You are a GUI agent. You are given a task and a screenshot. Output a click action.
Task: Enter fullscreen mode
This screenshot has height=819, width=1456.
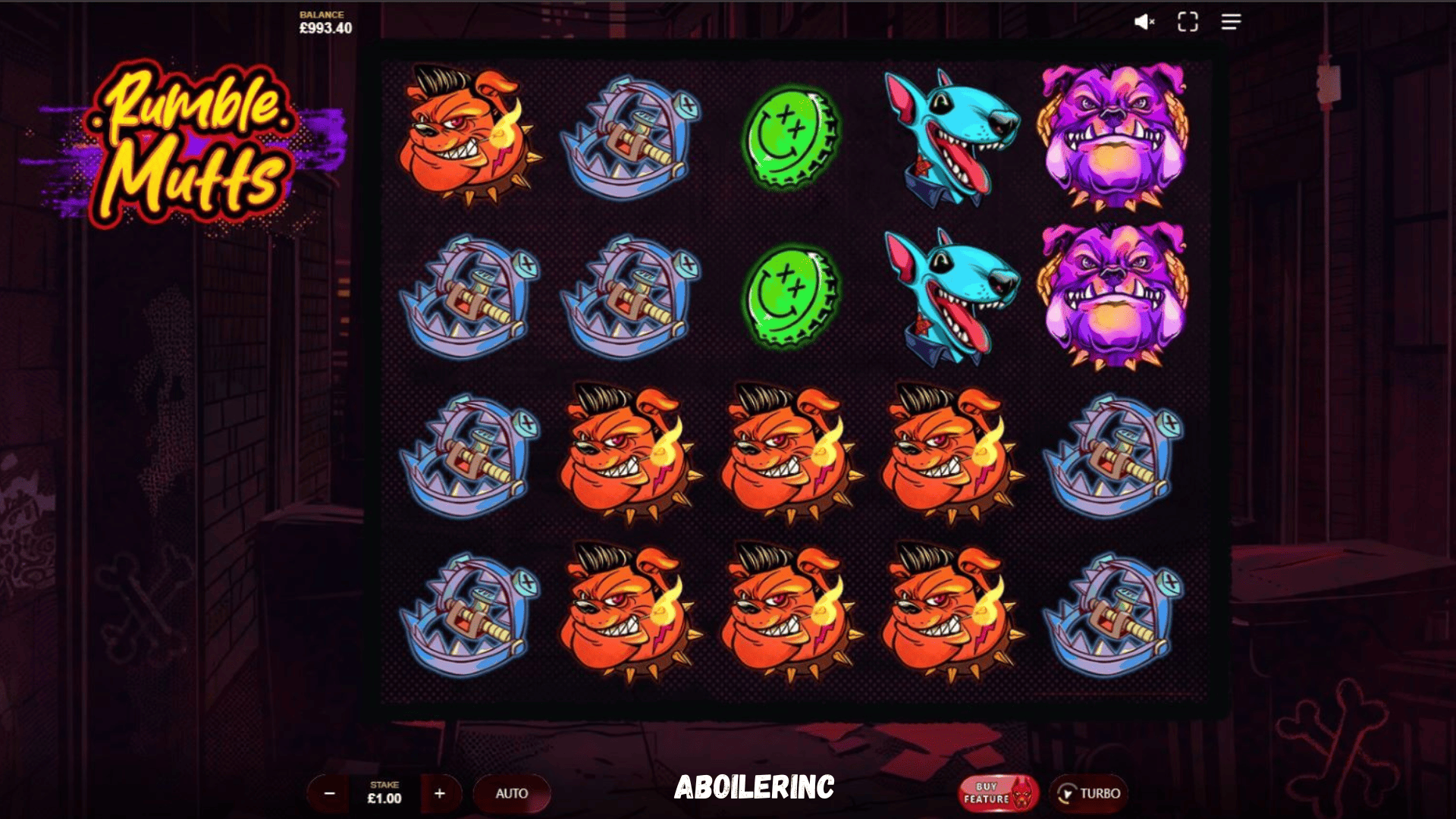(1188, 21)
